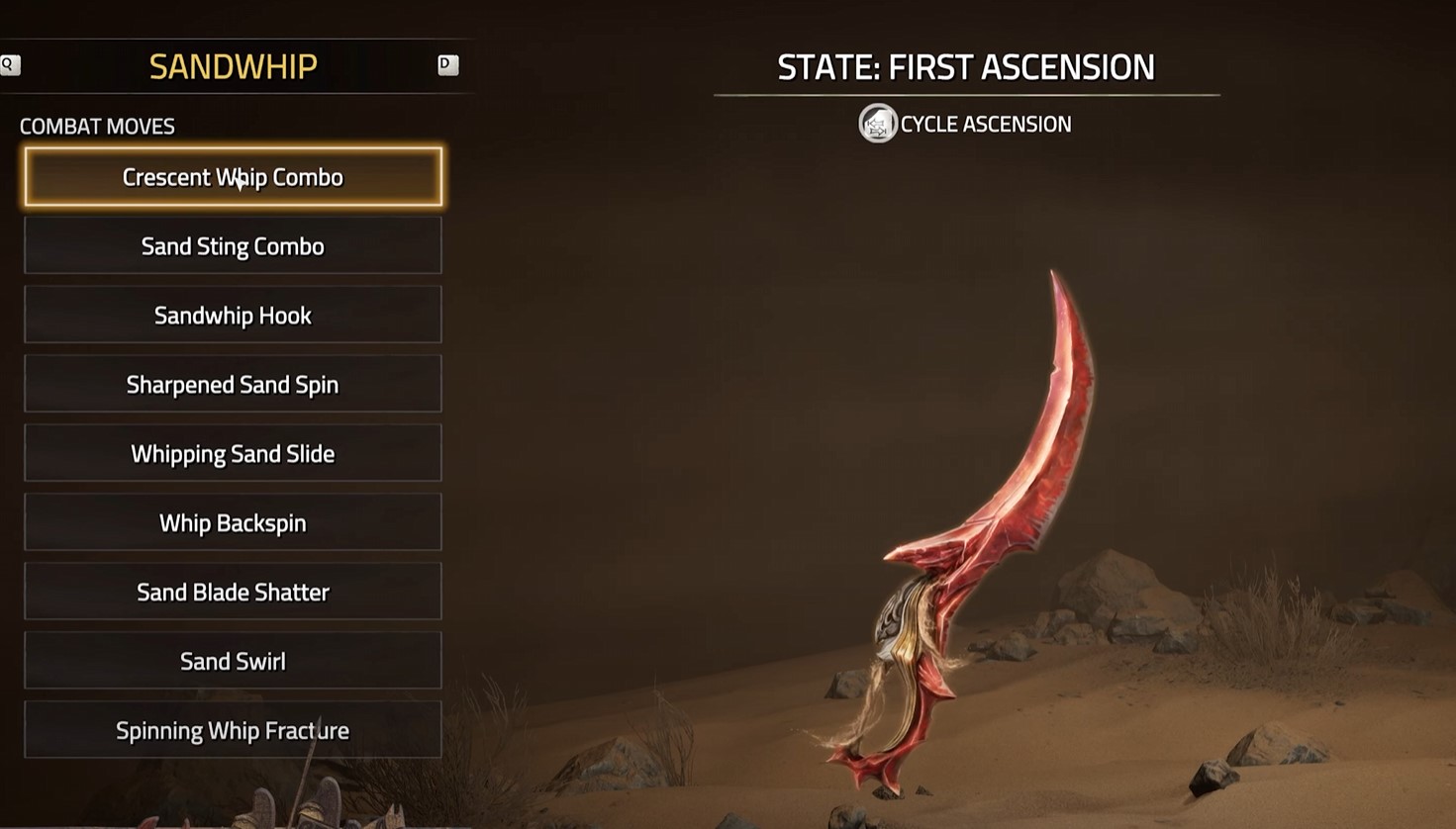Choose the Whipping Sand Slide move
The image size is (1456, 829).
(233, 453)
